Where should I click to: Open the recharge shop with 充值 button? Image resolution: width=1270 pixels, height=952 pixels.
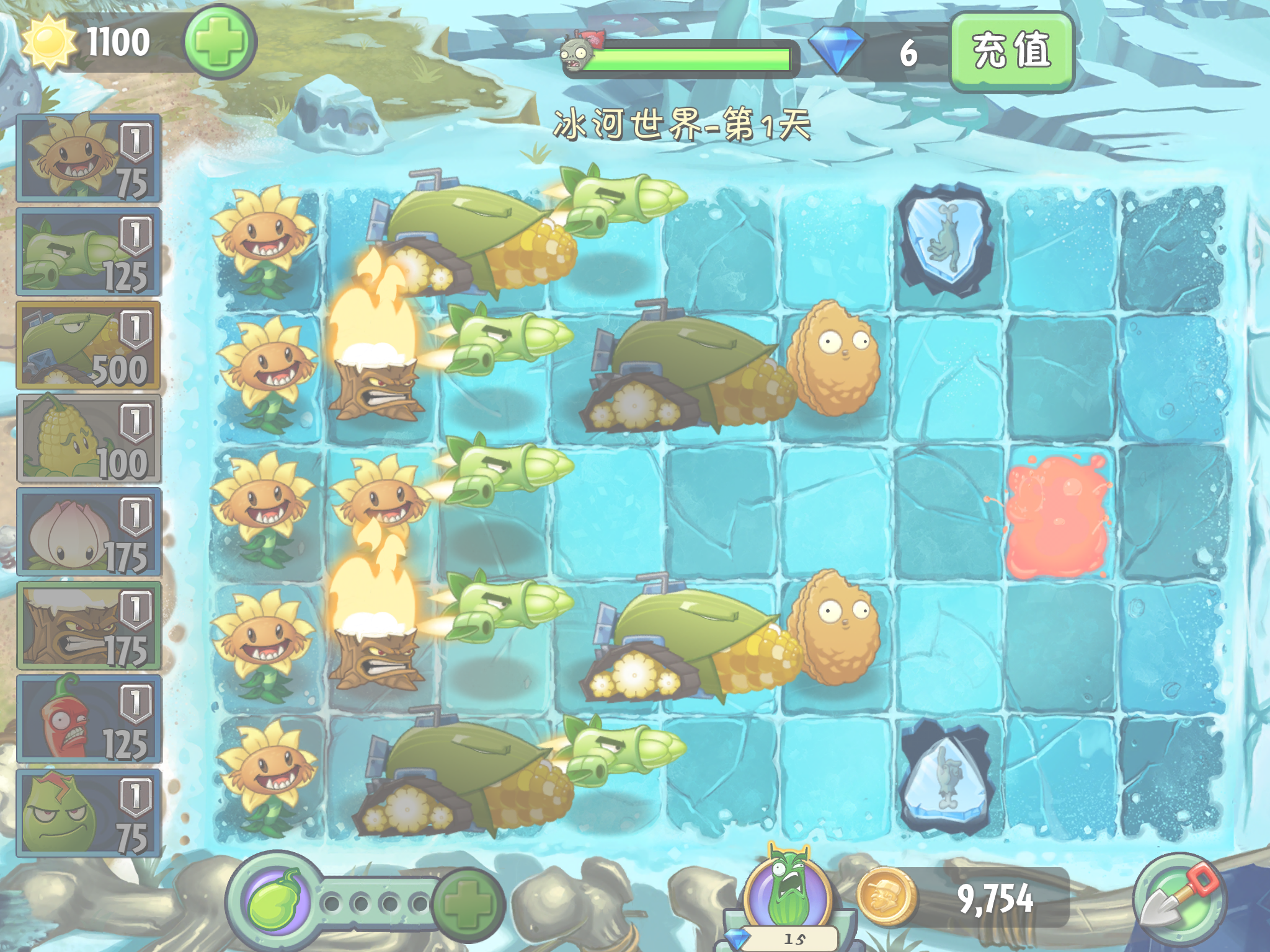(1011, 52)
